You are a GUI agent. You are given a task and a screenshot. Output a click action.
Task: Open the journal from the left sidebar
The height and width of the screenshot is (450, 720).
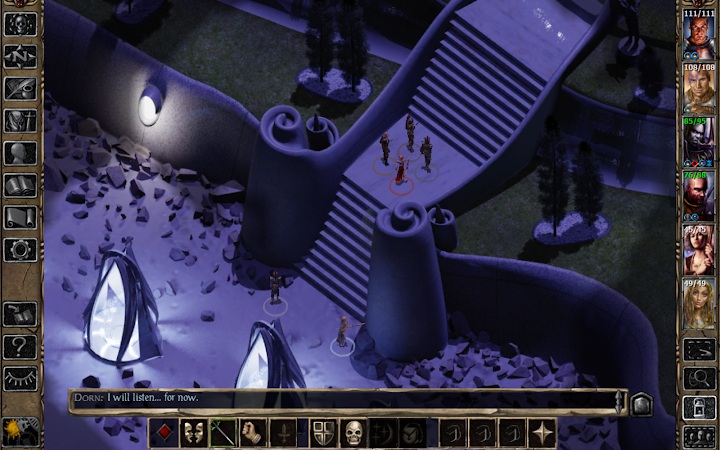pos(20,88)
